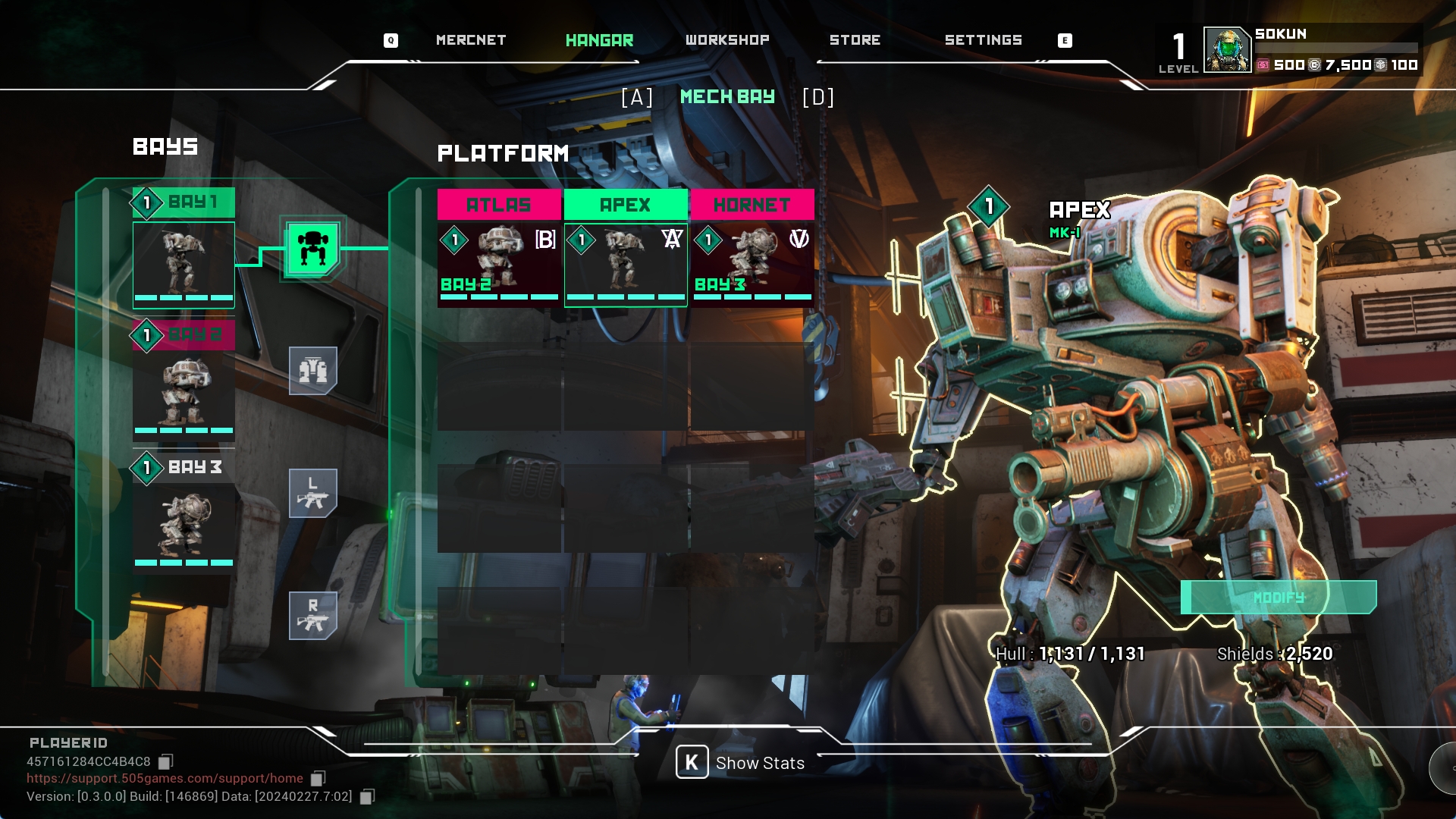The width and height of the screenshot is (1456, 819).
Task: Click the Modify button
Action: (1279, 598)
